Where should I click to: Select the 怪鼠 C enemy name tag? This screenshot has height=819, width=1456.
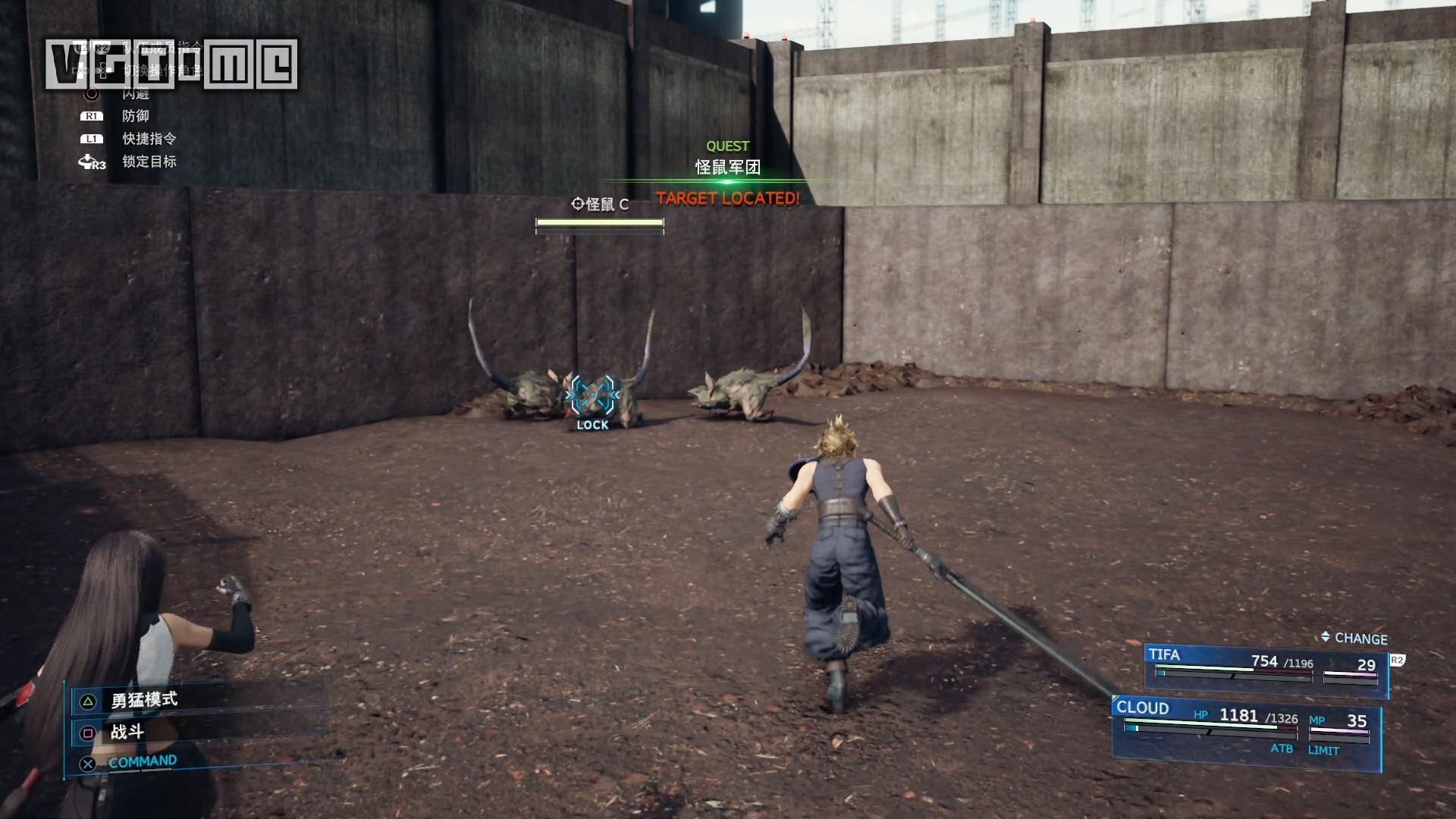tap(600, 205)
